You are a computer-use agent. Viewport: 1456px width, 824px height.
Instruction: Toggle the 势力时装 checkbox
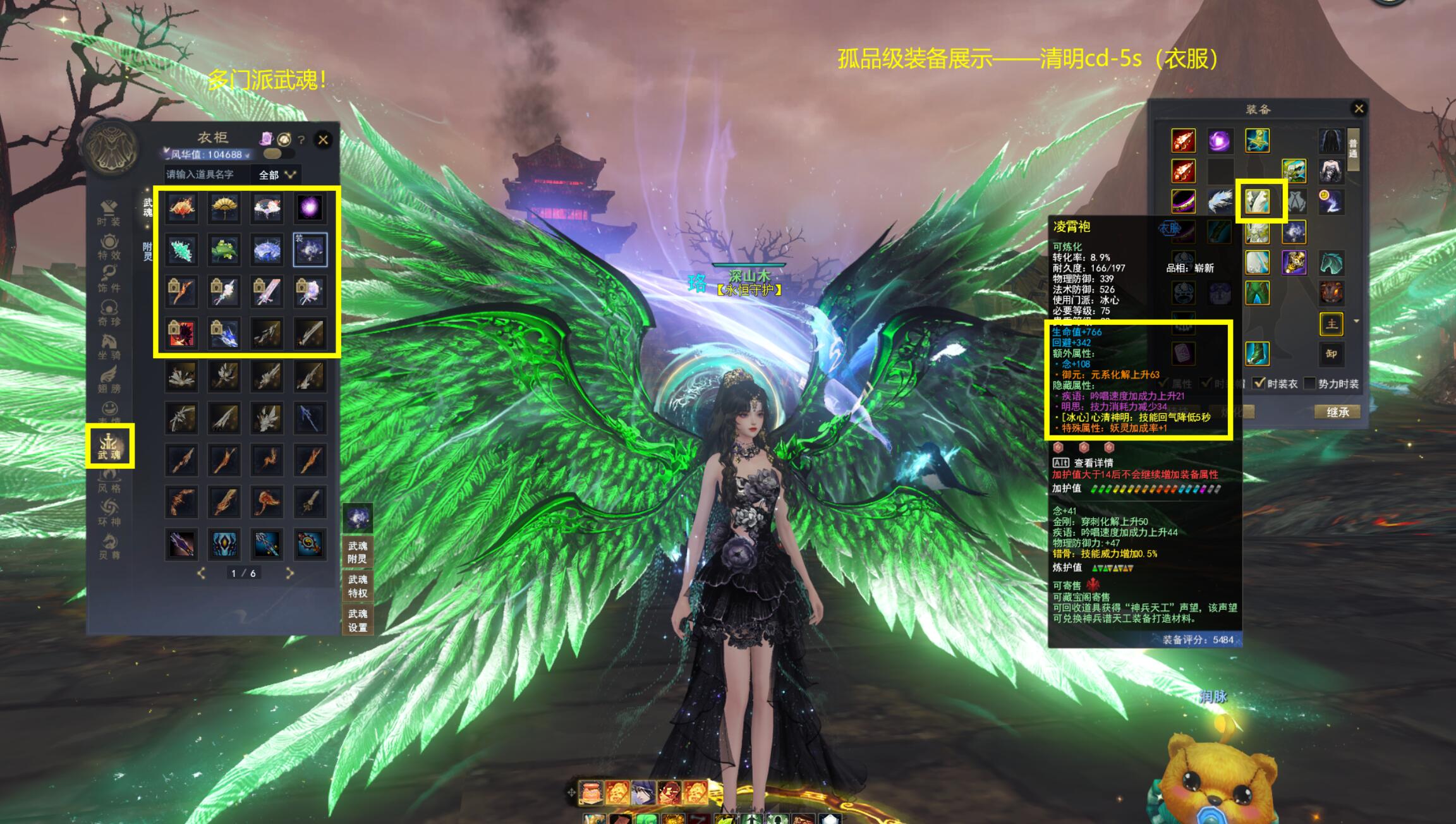coord(1310,384)
